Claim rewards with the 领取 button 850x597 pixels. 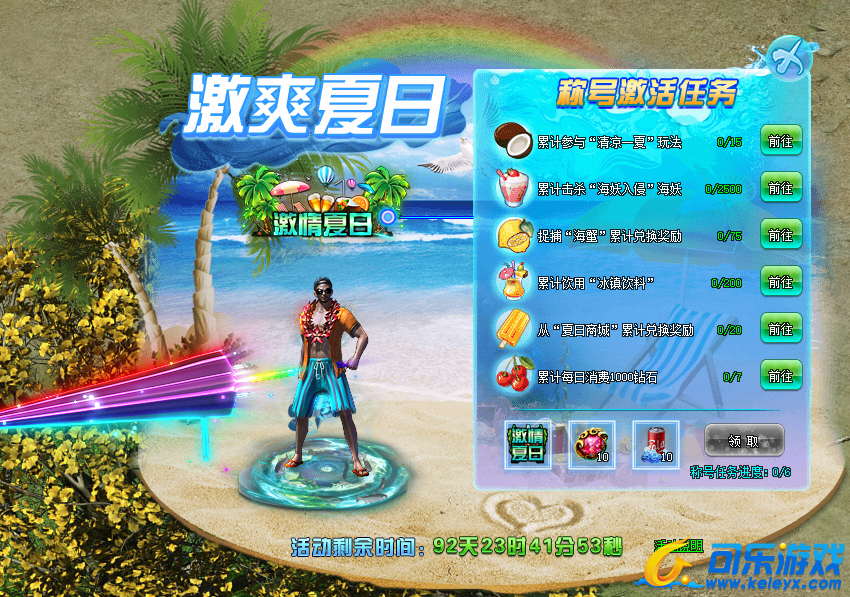744,440
